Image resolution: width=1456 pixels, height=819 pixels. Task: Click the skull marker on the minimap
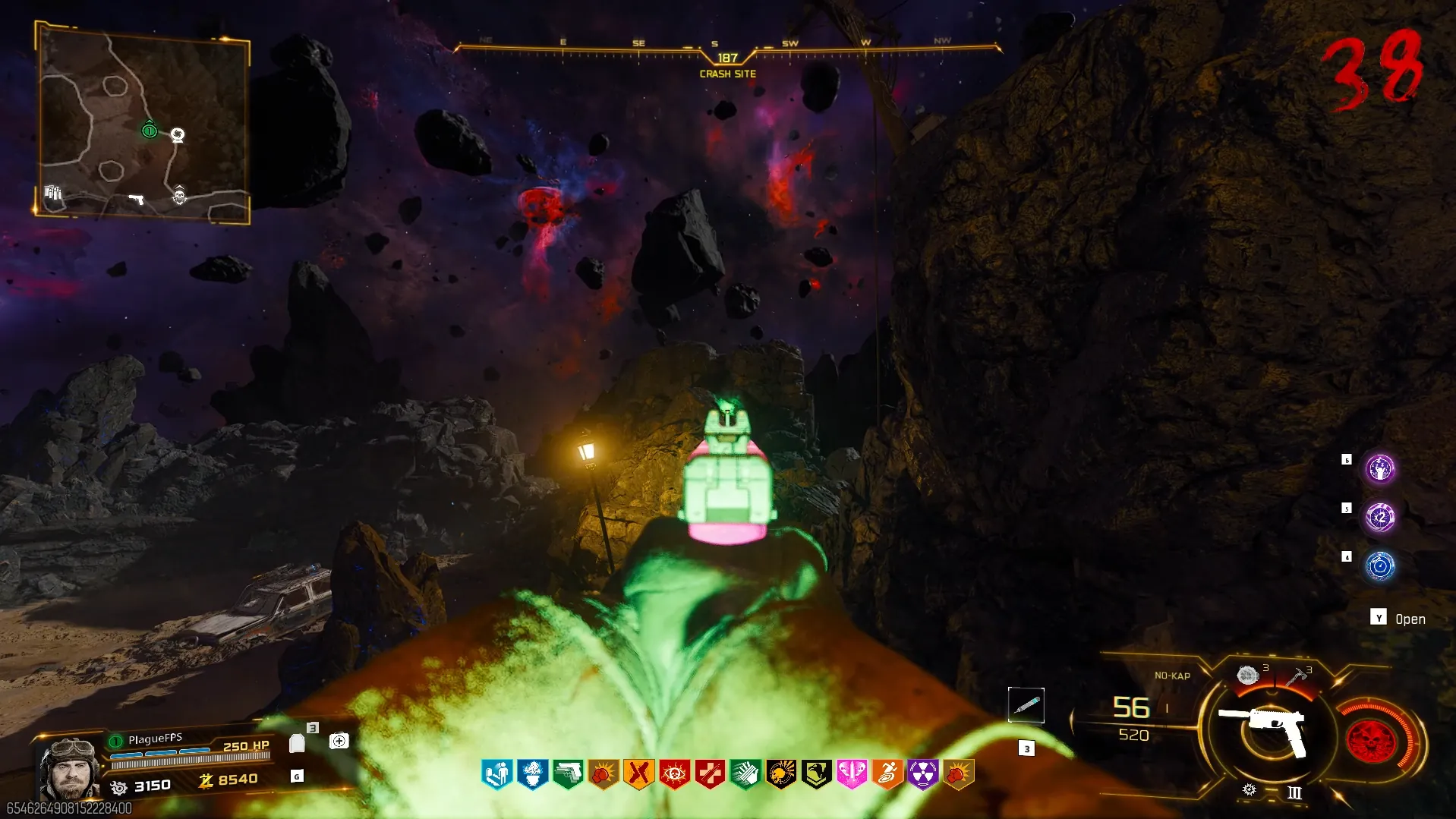[179, 195]
